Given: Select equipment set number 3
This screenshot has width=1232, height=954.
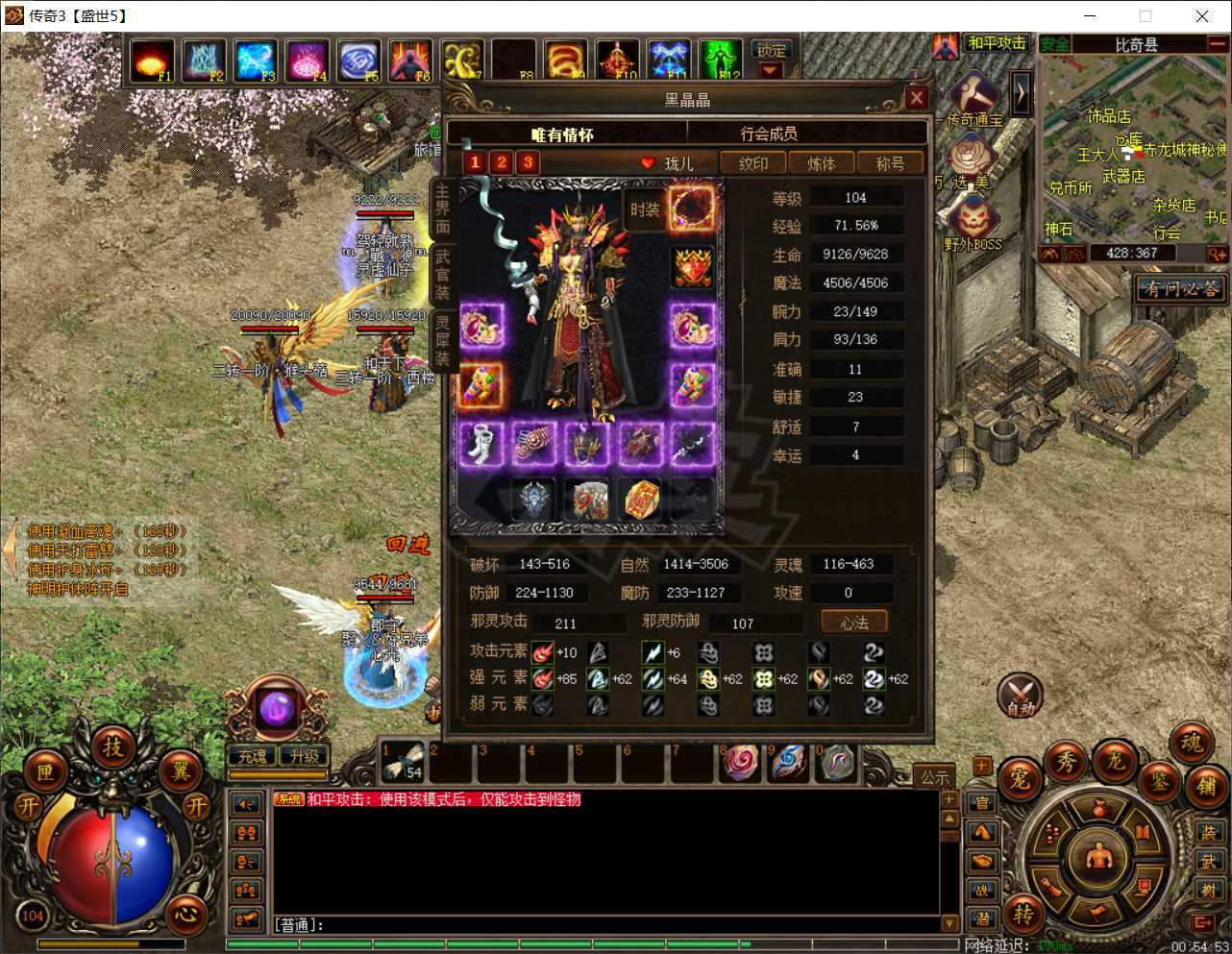Looking at the screenshot, I should coord(528,162).
